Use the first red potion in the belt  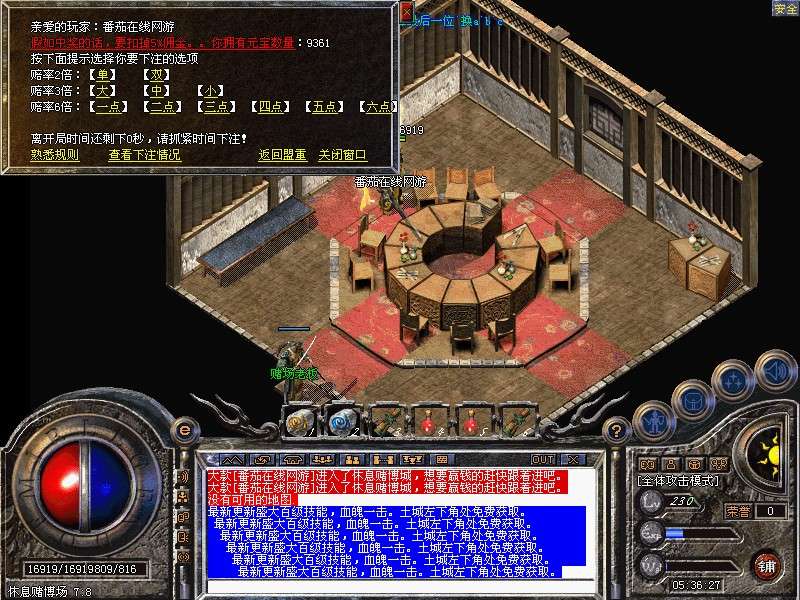pos(429,421)
